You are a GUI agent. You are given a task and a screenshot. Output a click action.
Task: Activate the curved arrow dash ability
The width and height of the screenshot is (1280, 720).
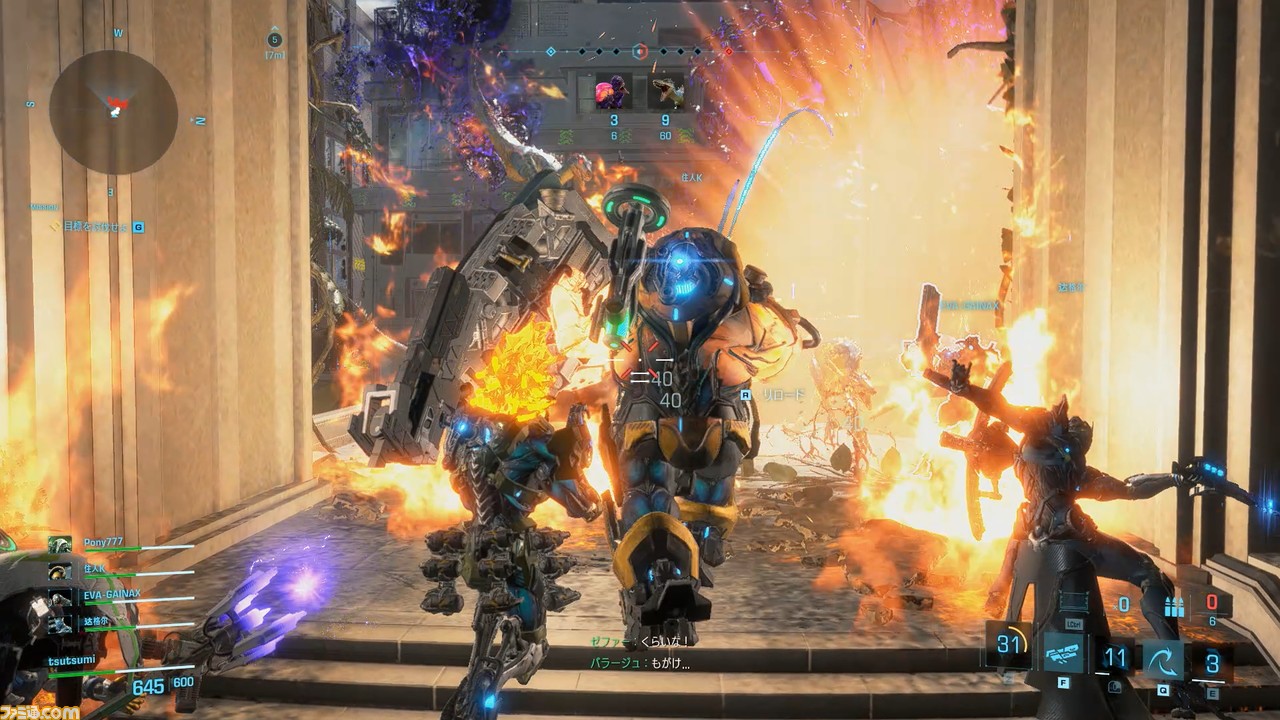[1164, 660]
